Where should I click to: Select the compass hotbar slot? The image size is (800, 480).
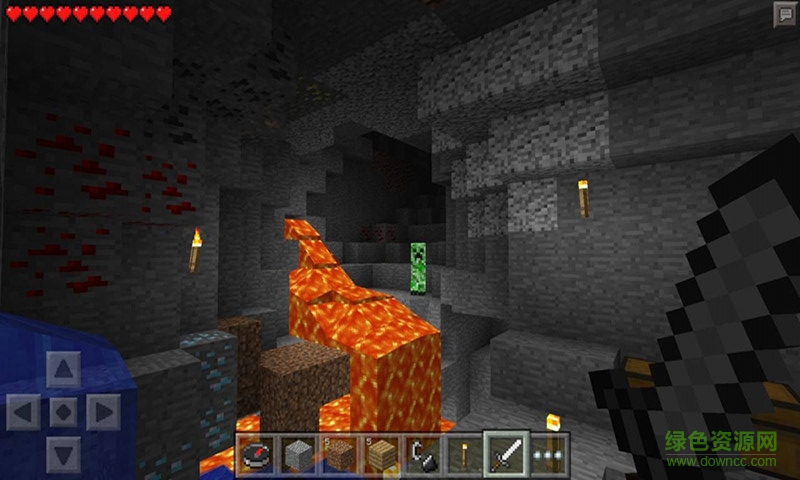(x=255, y=455)
